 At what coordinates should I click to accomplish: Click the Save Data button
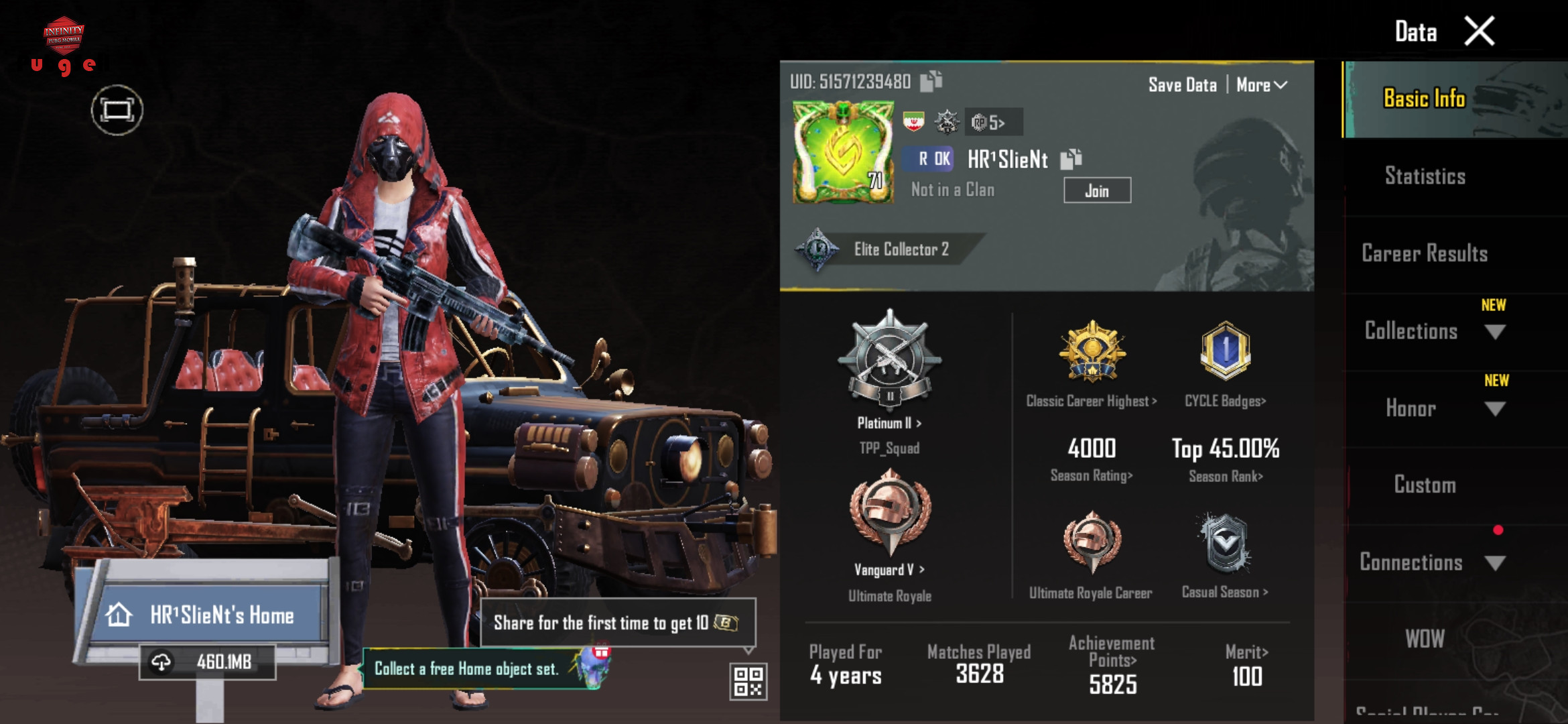coord(1182,85)
